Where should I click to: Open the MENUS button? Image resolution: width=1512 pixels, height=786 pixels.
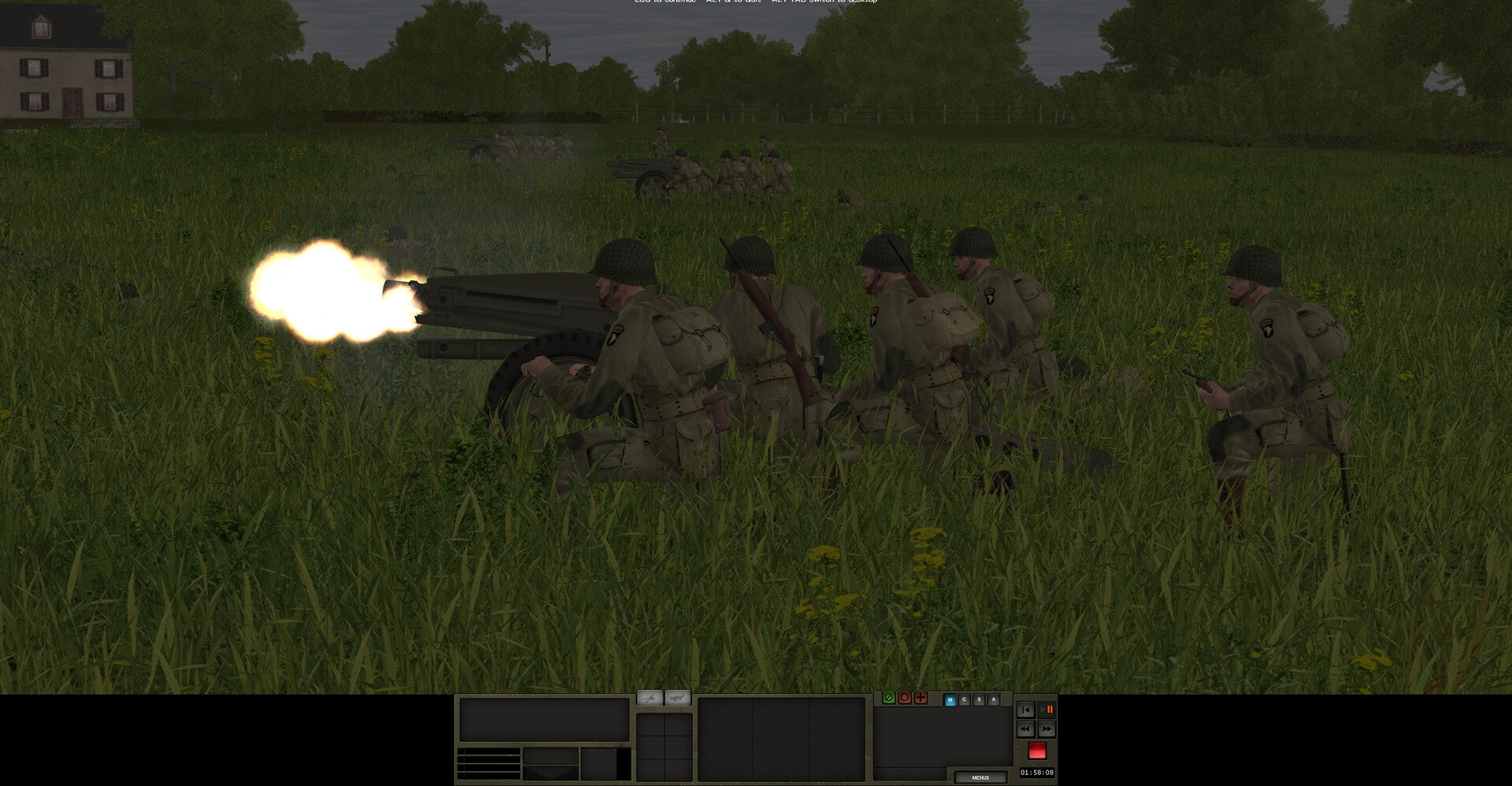983,777
